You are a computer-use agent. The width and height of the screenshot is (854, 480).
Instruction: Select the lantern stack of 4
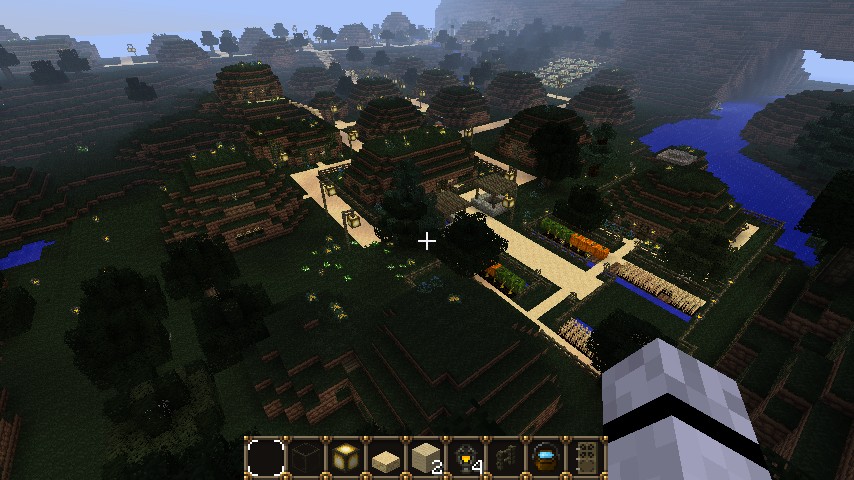click(466, 458)
